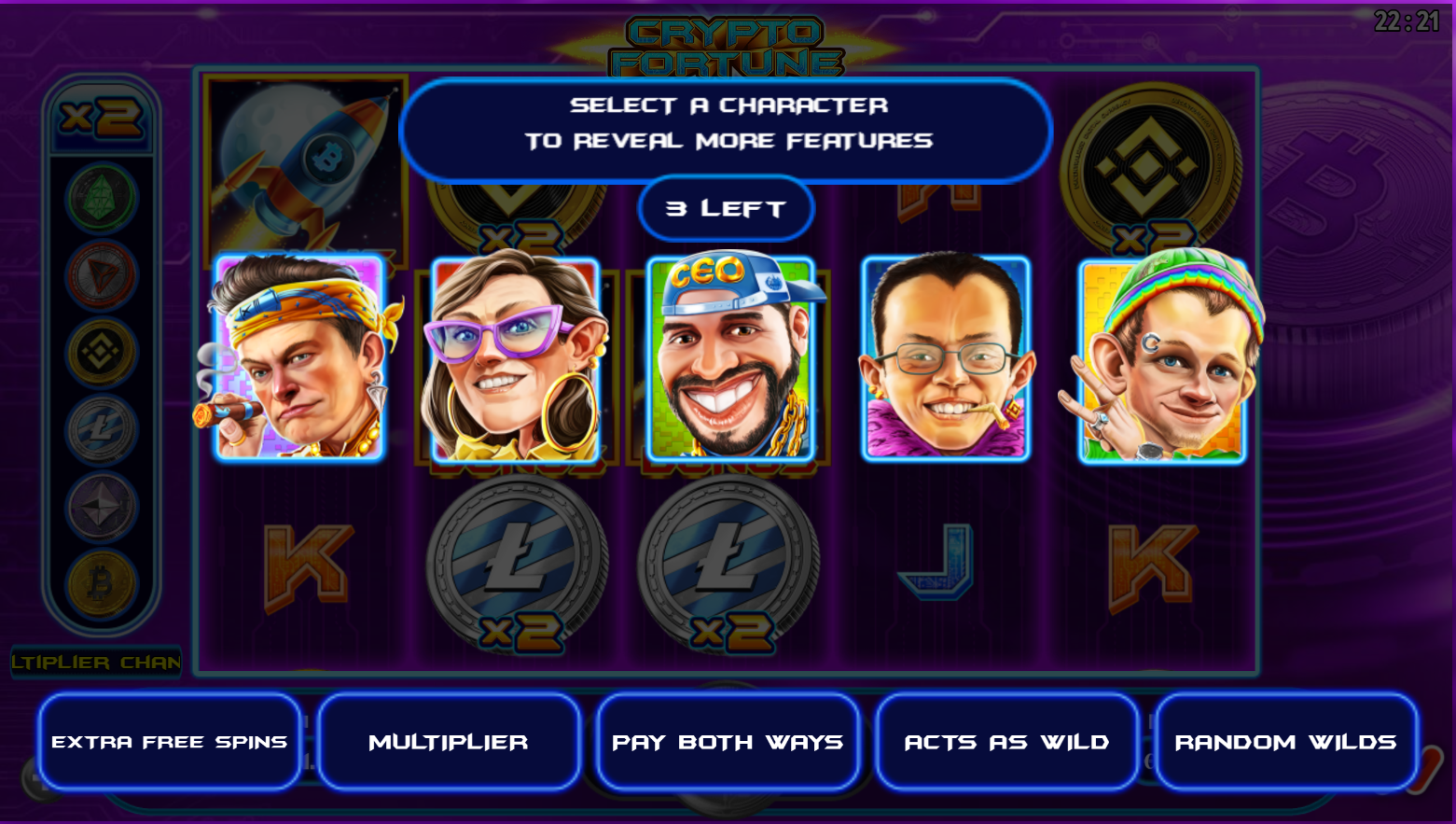Select the Random Wilds feature box
Viewport: 1456px width, 824px height.
(1285, 742)
